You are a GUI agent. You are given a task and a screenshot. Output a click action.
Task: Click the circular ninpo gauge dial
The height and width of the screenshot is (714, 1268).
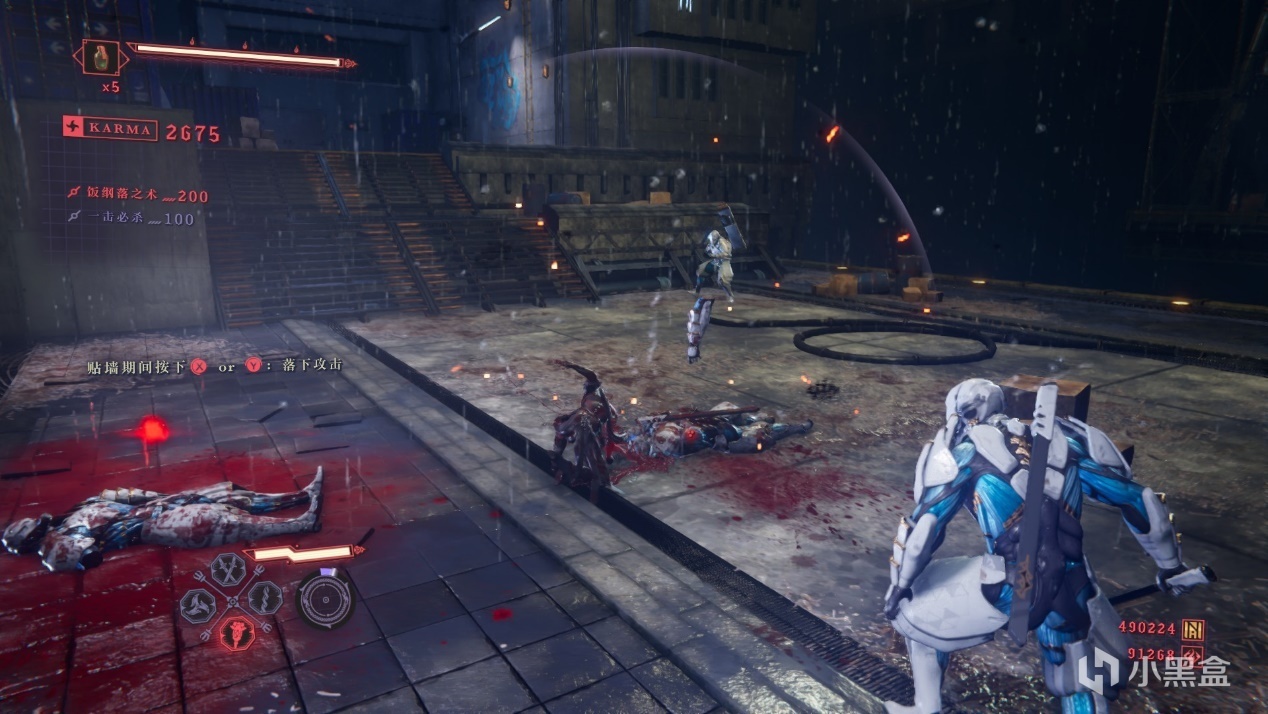[326, 599]
